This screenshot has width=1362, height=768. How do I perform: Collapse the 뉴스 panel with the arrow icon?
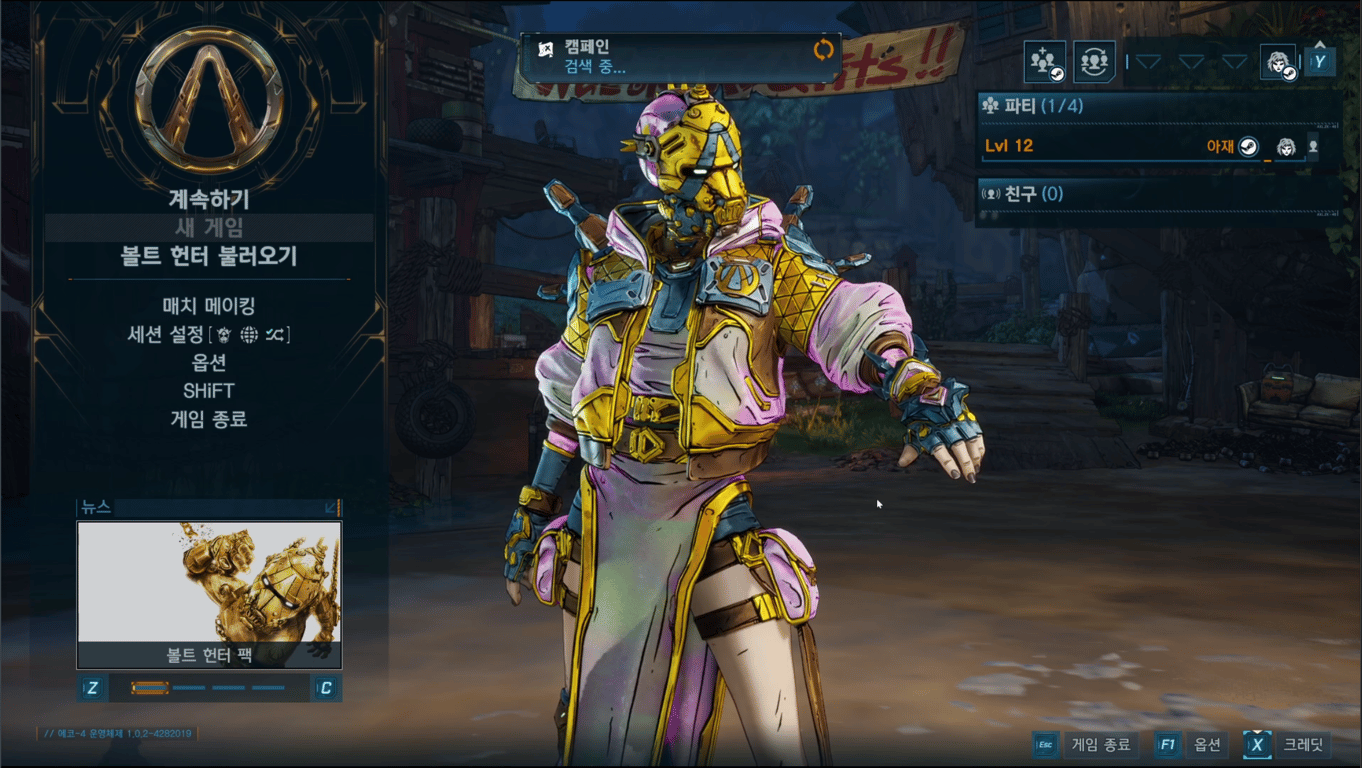331,508
